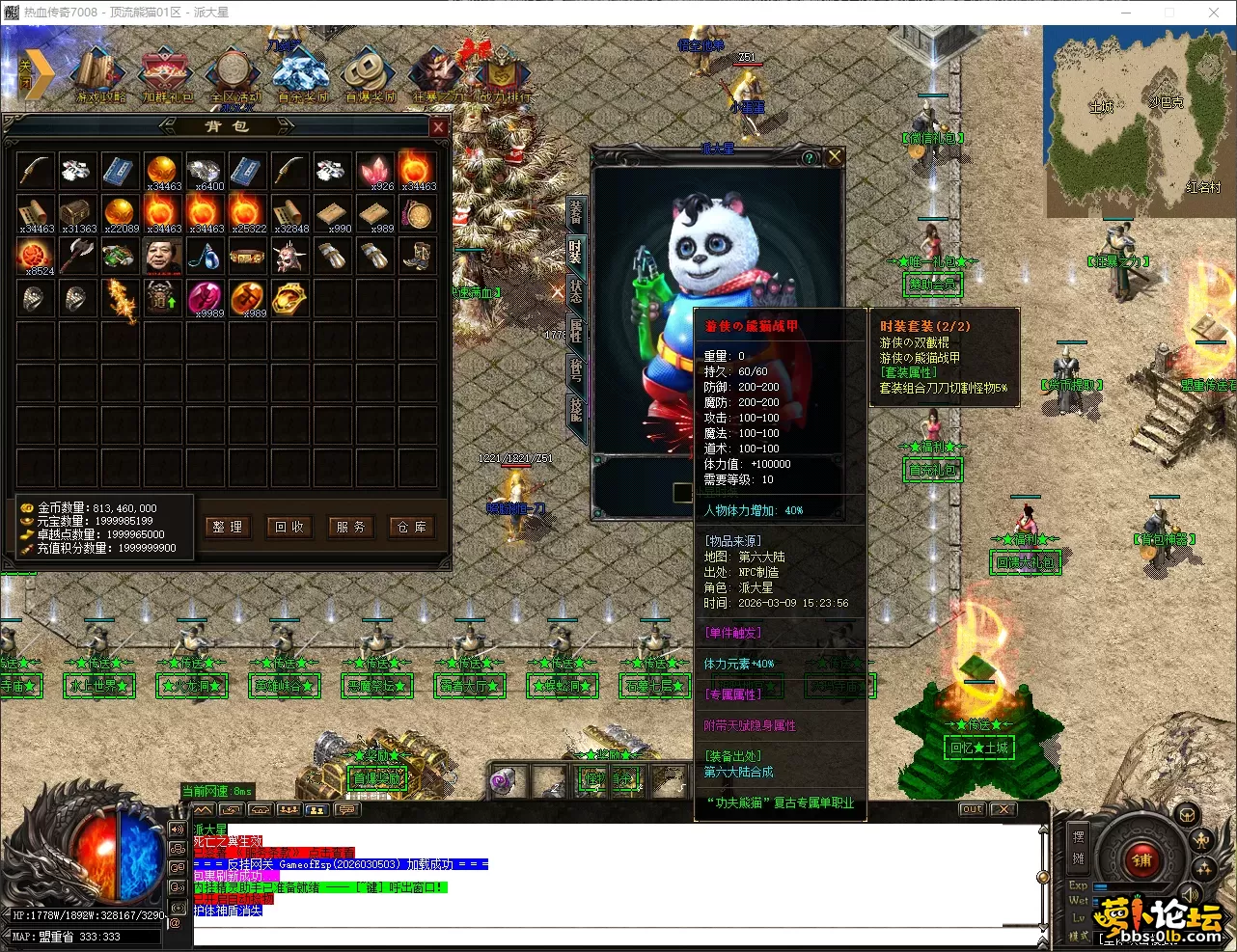Open the 回收 recycle function
The height and width of the screenshot is (952, 1237).
tap(289, 527)
